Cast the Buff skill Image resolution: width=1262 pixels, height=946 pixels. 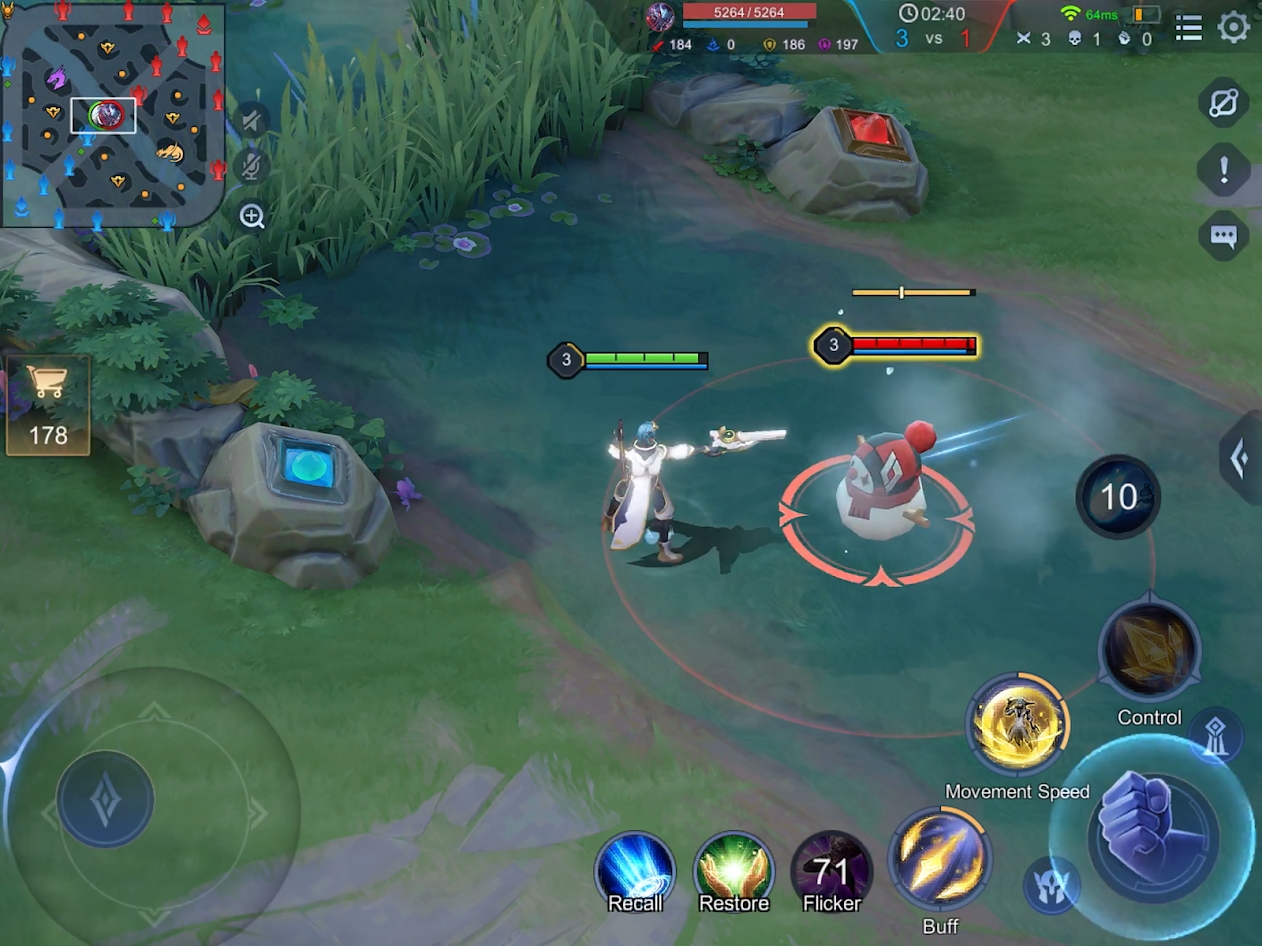(939, 858)
